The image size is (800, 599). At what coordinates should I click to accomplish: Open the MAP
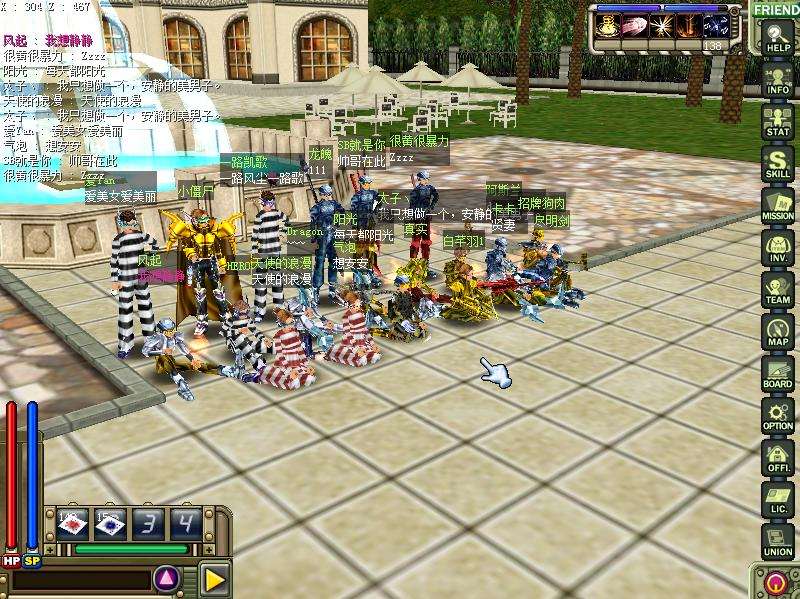[777, 330]
